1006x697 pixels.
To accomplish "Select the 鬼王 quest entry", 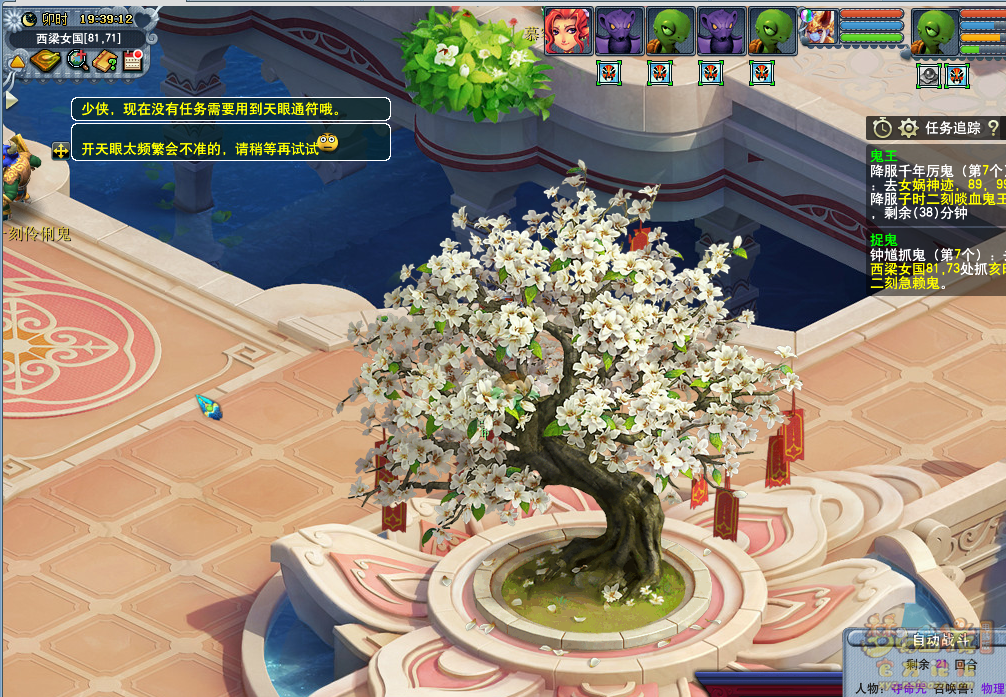I will 884,156.
